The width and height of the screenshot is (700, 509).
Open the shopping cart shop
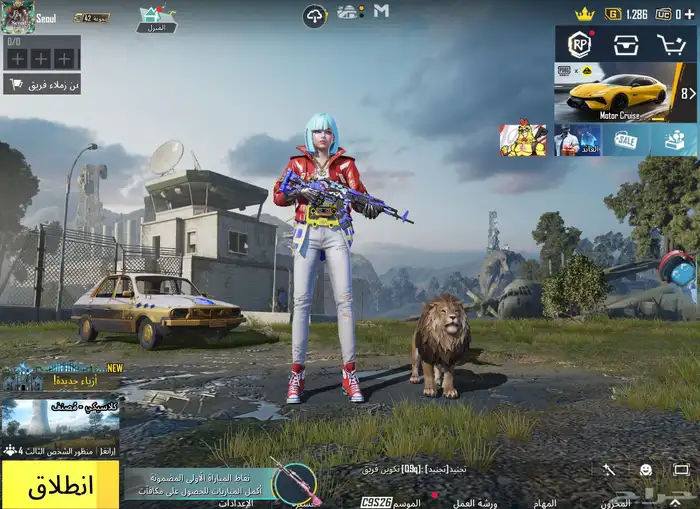671,45
